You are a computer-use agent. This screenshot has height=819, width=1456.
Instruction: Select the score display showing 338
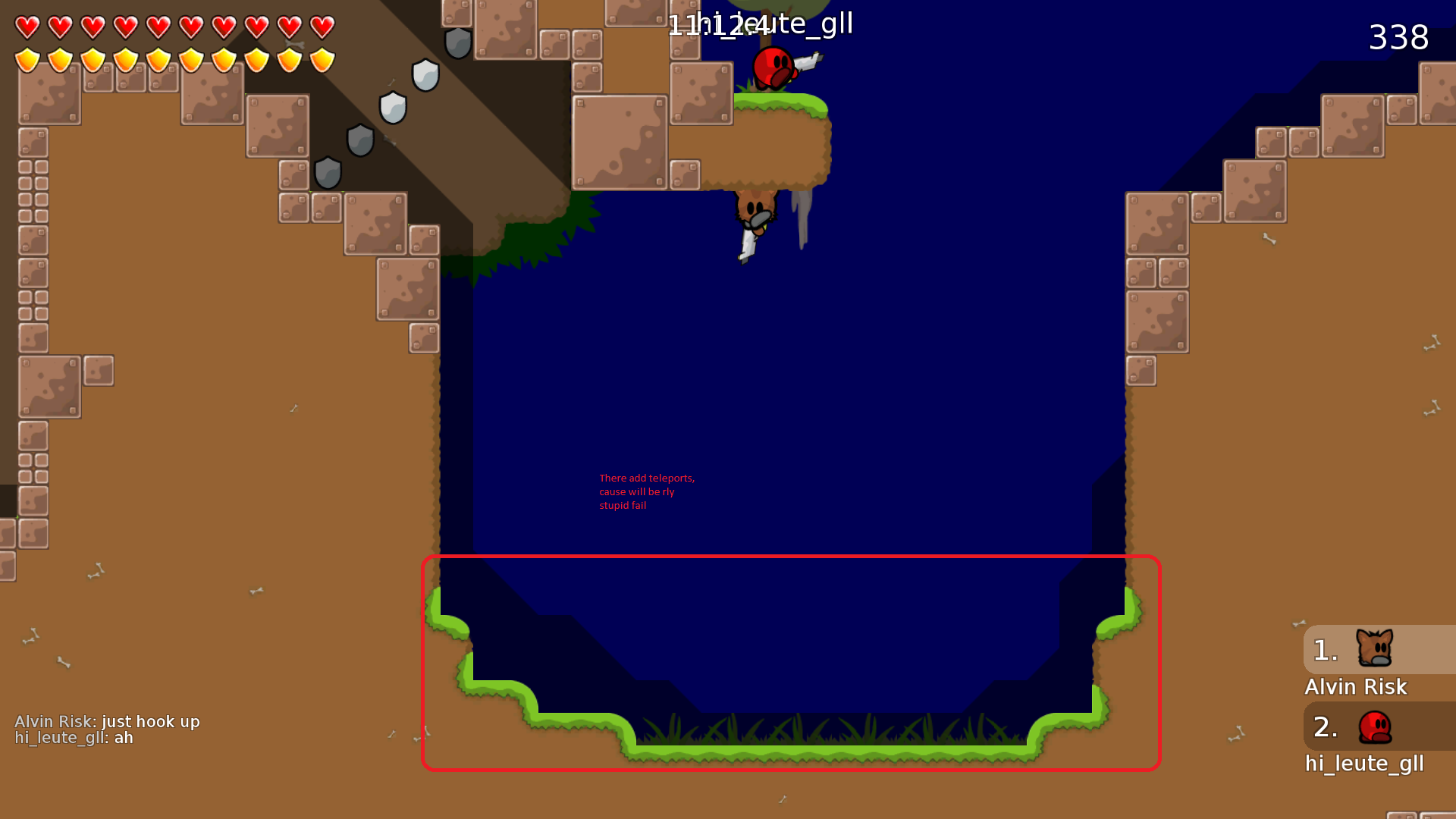click(1398, 38)
